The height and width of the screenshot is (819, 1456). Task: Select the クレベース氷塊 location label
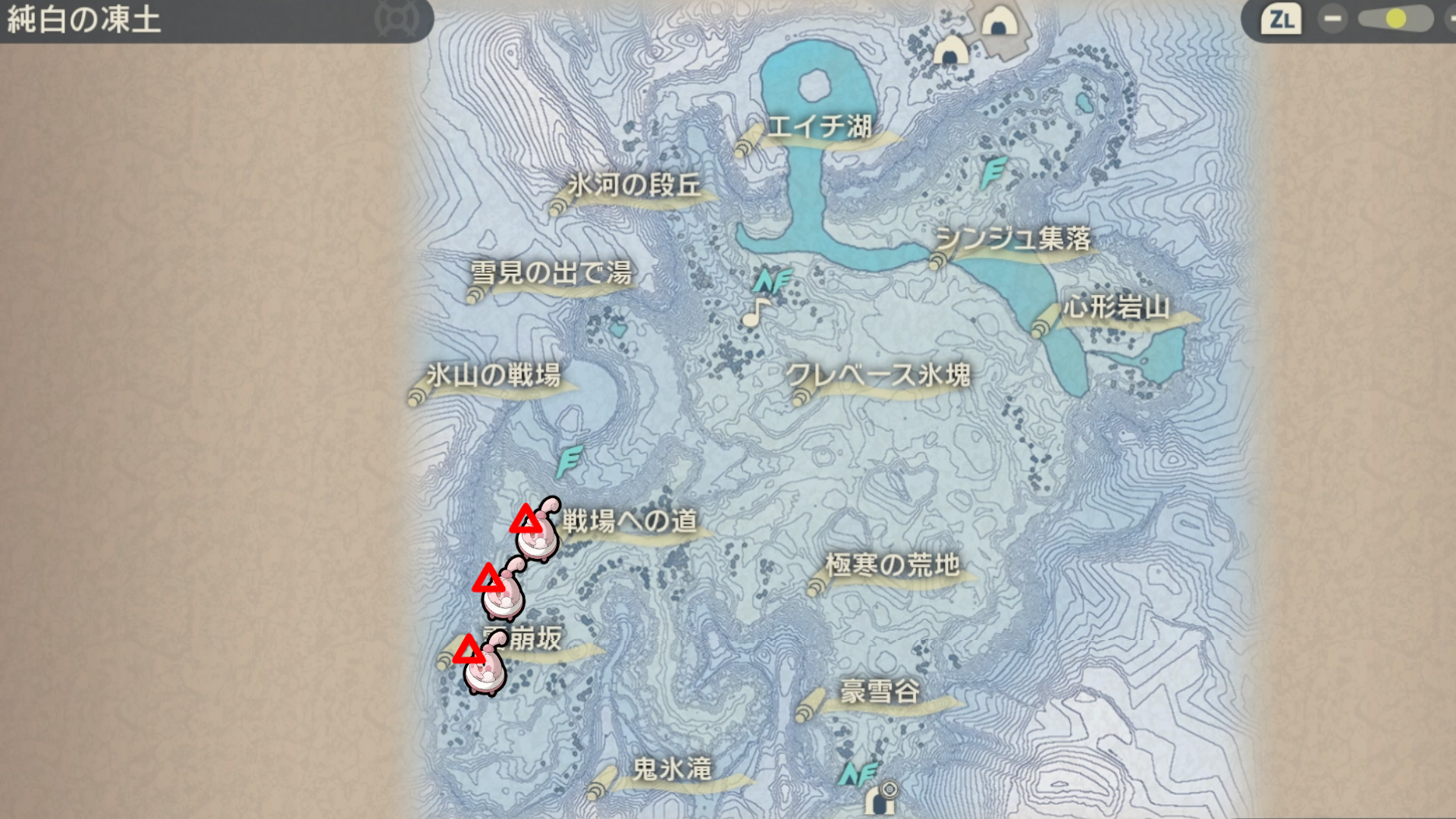point(878,375)
